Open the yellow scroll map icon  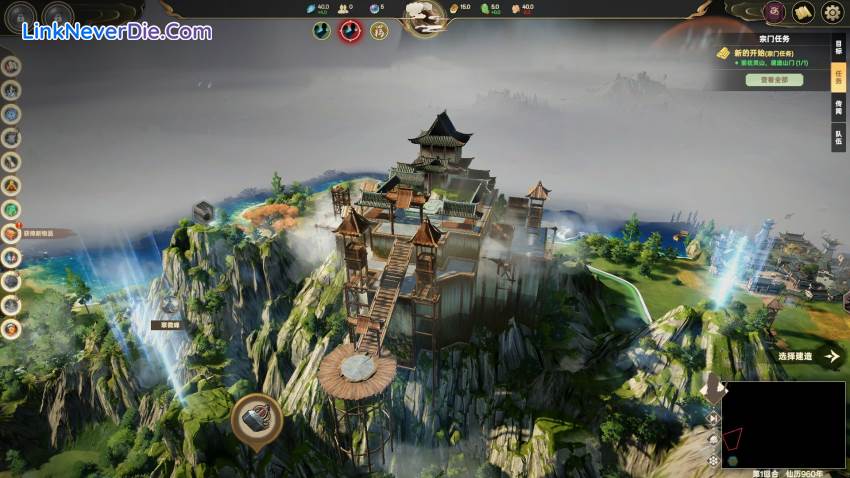coord(803,13)
